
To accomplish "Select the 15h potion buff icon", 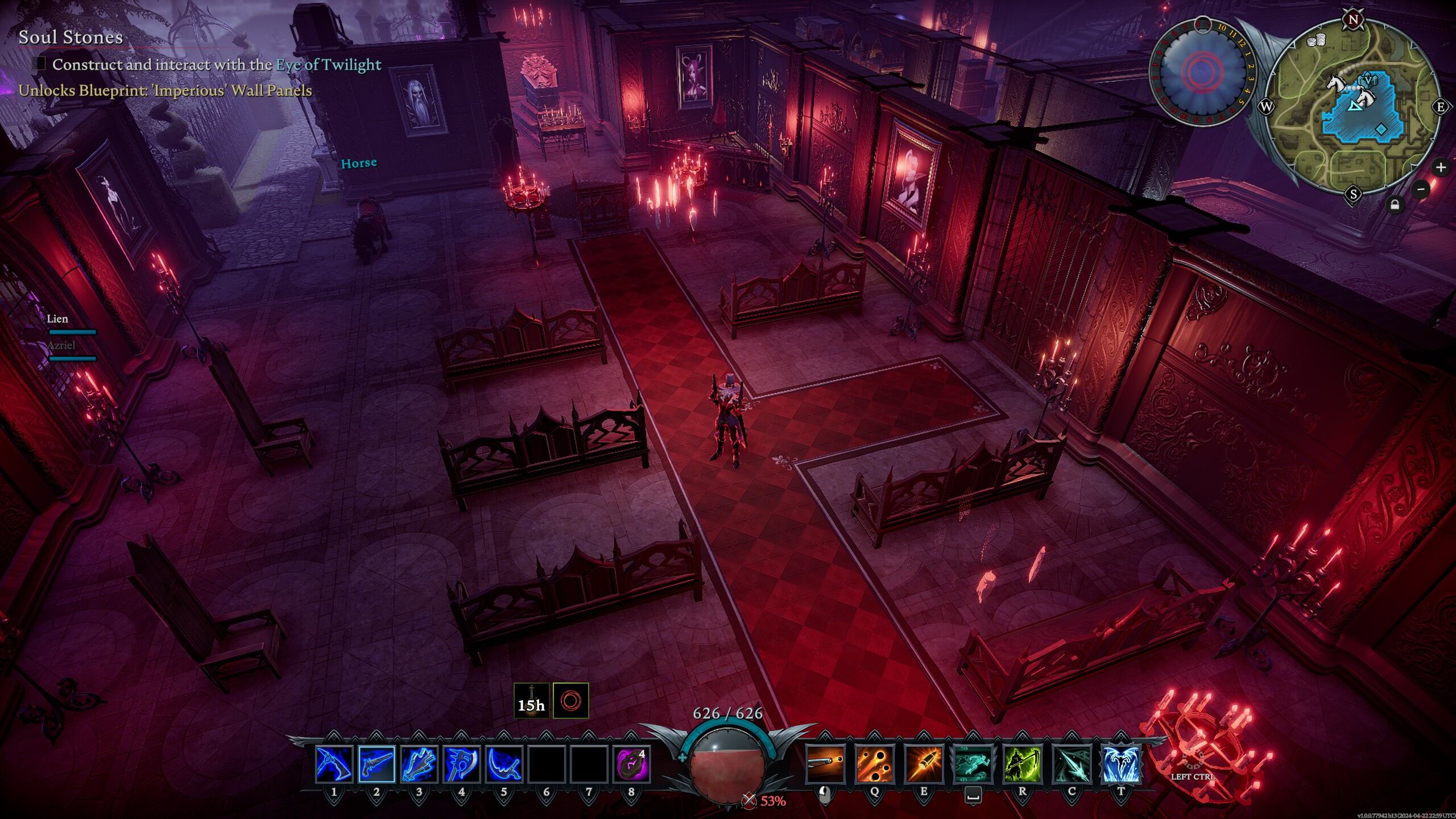I will click(531, 701).
